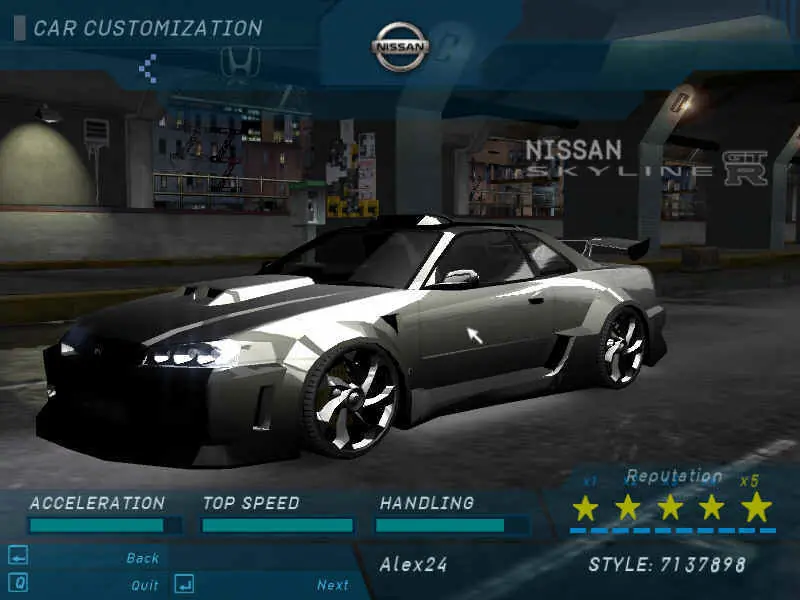800x600 pixels.
Task: Proceed with the Next button
Action: point(332,585)
